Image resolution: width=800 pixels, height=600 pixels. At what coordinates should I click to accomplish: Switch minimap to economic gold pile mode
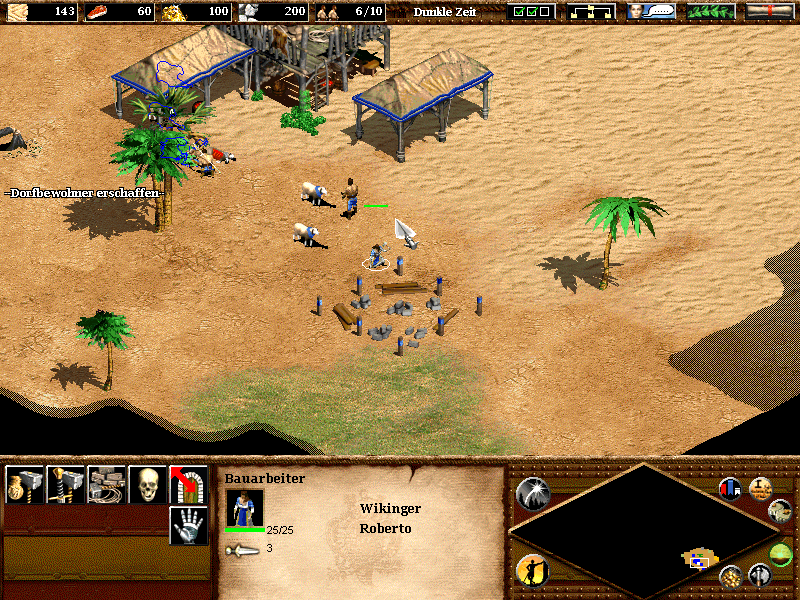tap(732, 576)
